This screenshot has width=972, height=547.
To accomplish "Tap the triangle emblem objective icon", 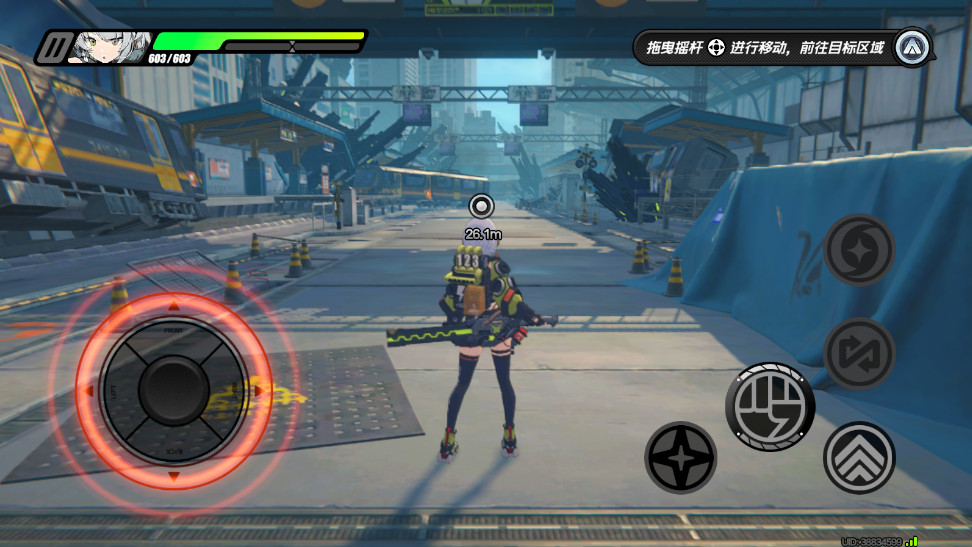I will click(912, 47).
